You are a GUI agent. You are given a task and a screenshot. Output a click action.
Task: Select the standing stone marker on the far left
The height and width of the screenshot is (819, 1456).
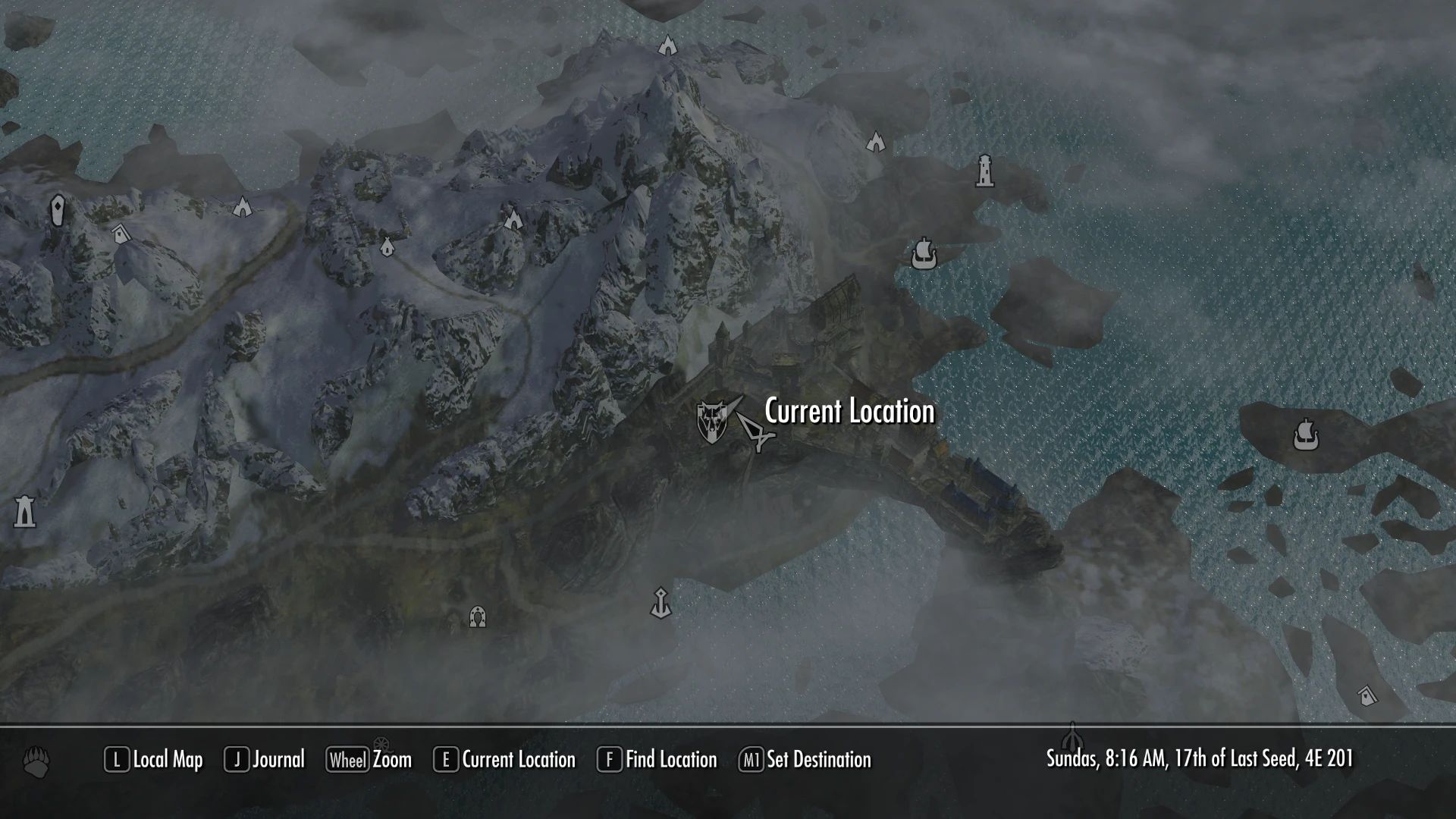tap(59, 208)
